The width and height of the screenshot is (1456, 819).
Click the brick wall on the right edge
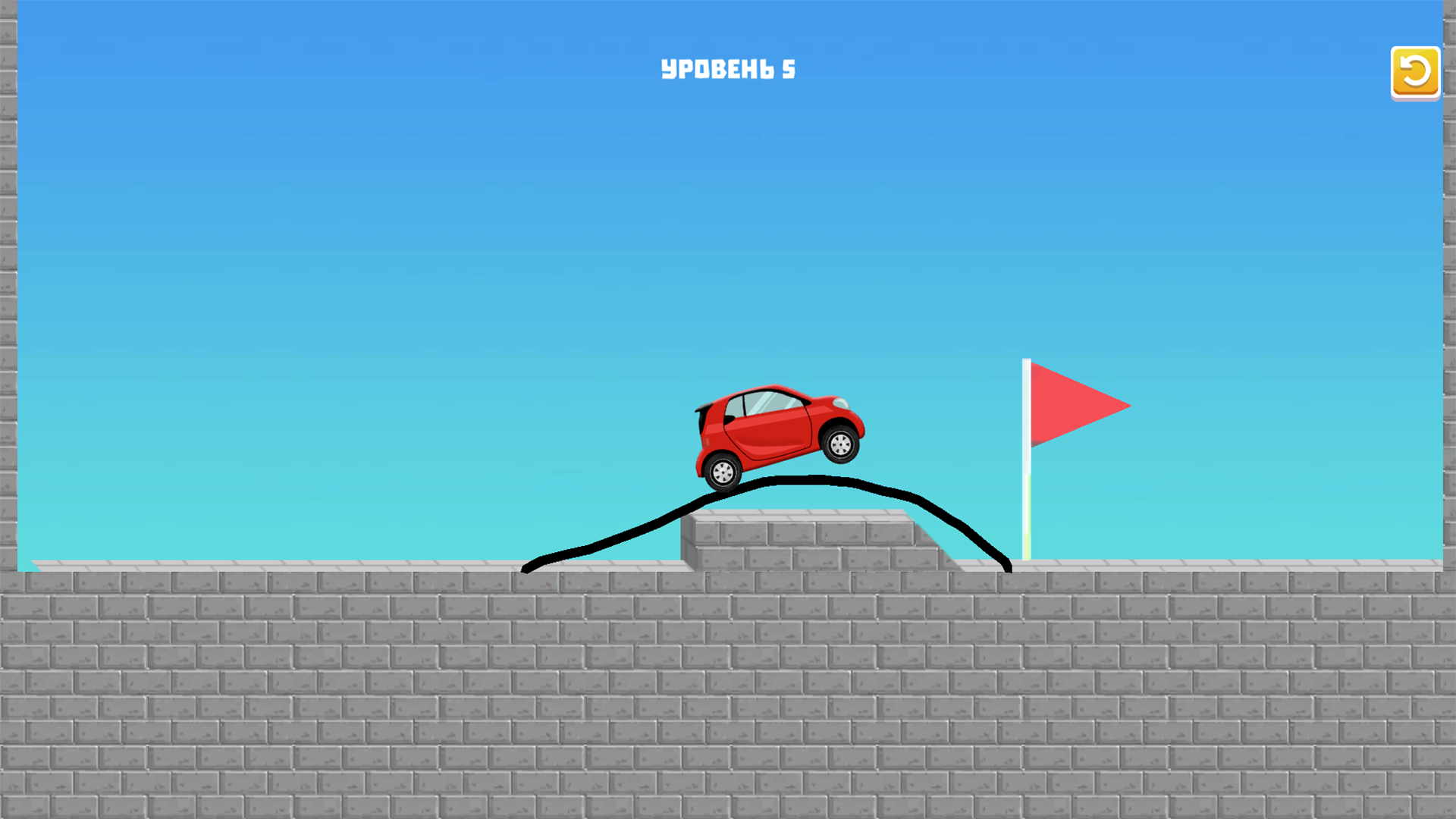(1448, 303)
